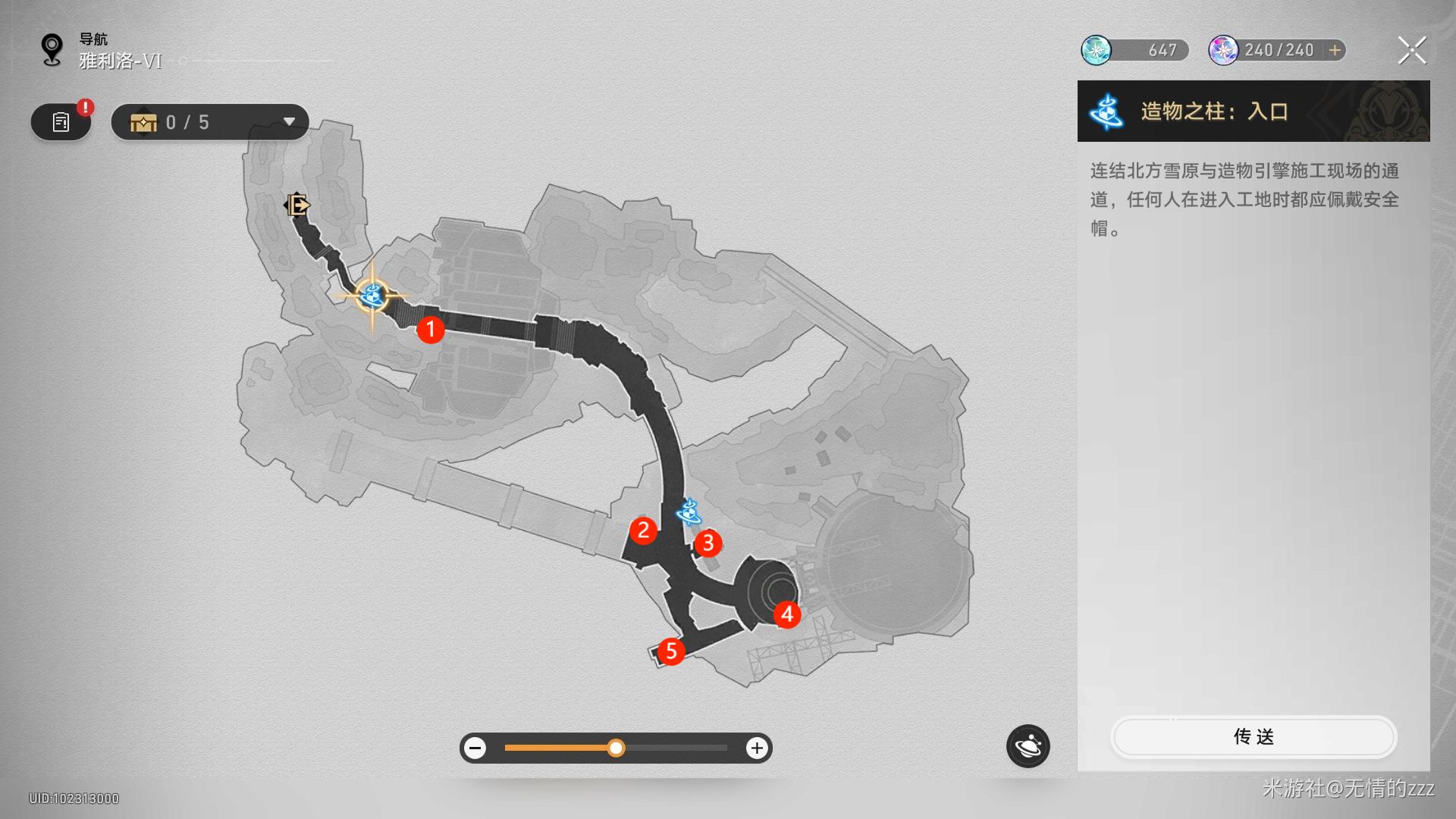The height and width of the screenshot is (819, 1456).
Task: Zoom in the map with plus button
Action: tap(756, 748)
